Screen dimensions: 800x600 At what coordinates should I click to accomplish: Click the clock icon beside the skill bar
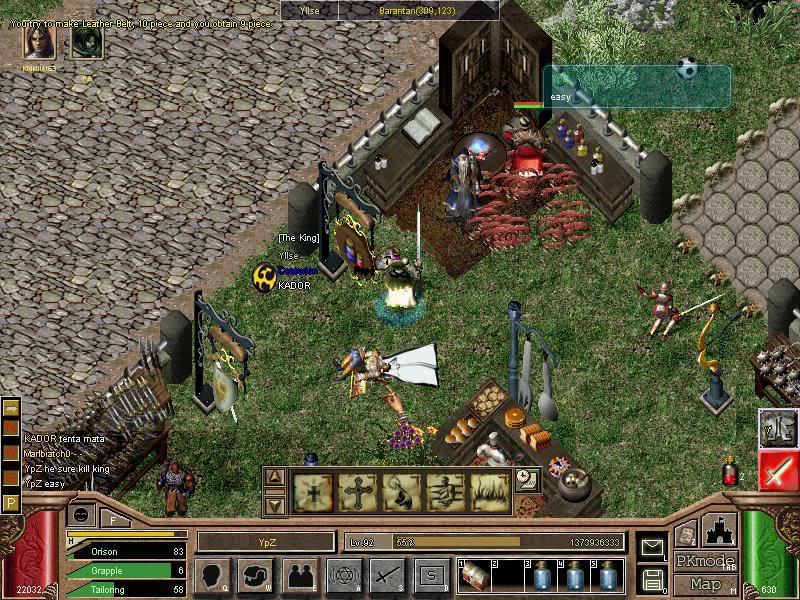[526, 481]
